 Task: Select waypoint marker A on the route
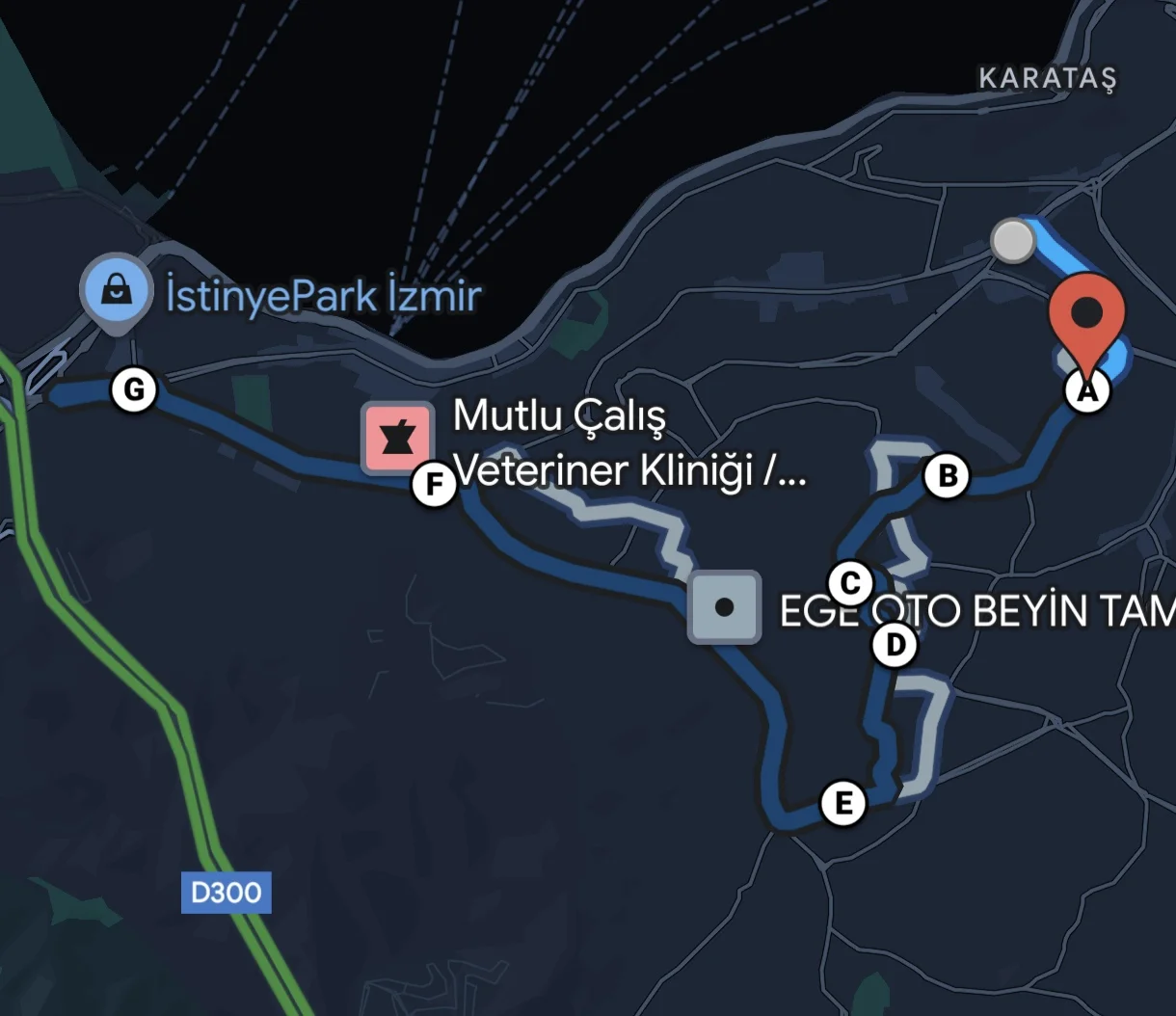point(1086,392)
